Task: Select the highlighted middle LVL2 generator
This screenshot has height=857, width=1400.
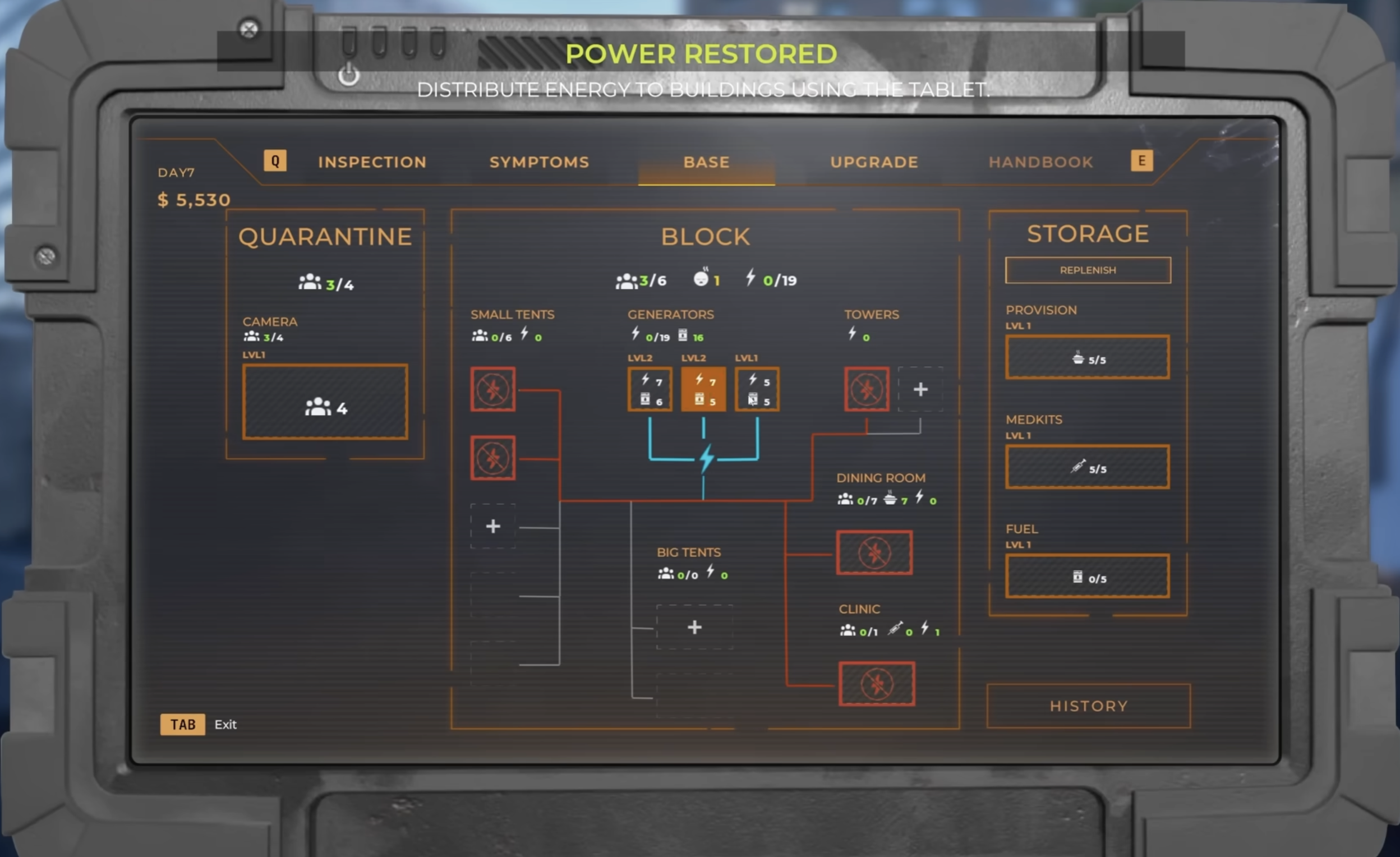Action: coord(703,389)
